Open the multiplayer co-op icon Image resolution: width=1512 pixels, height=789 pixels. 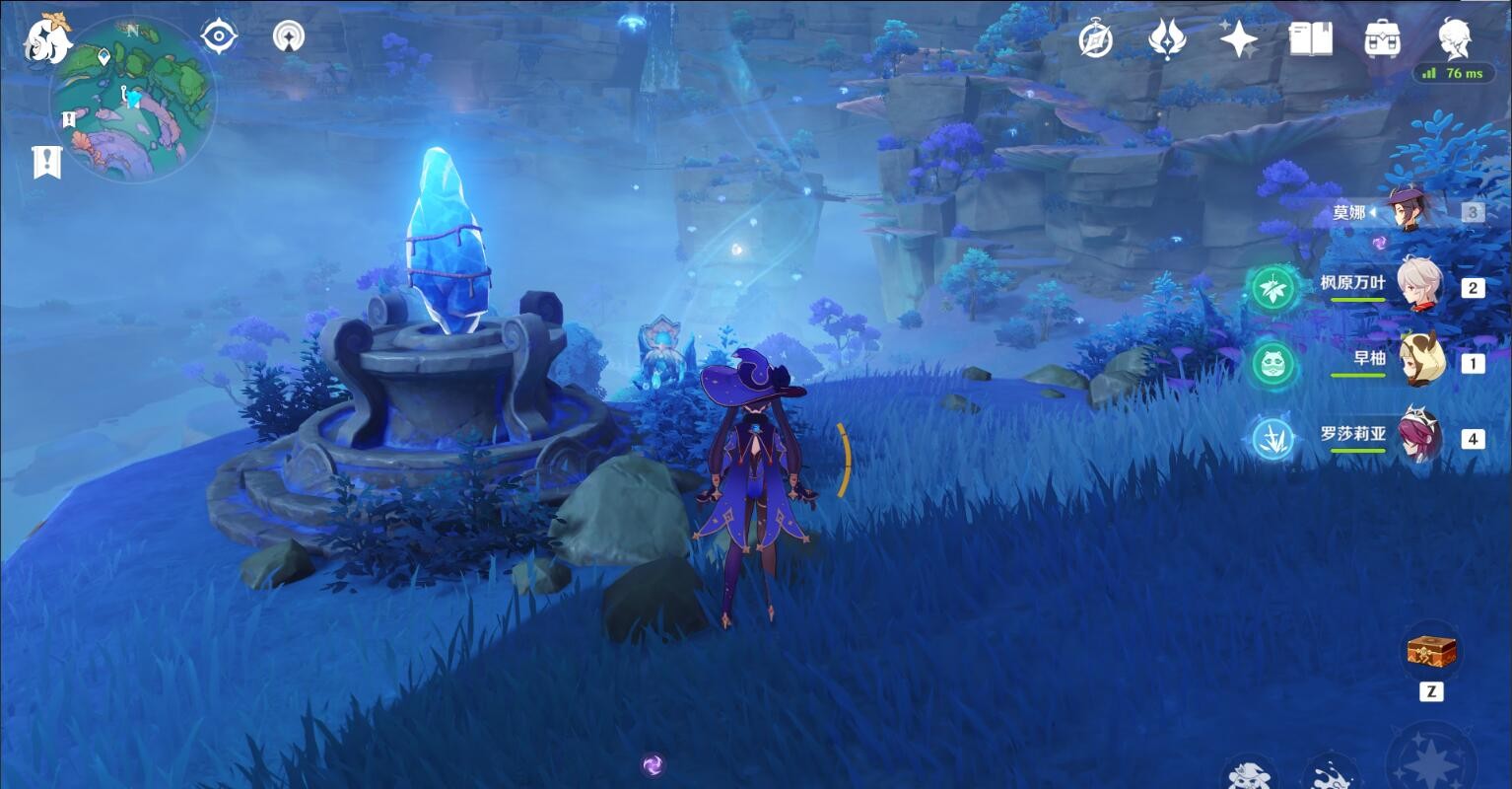tap(289, 37)
